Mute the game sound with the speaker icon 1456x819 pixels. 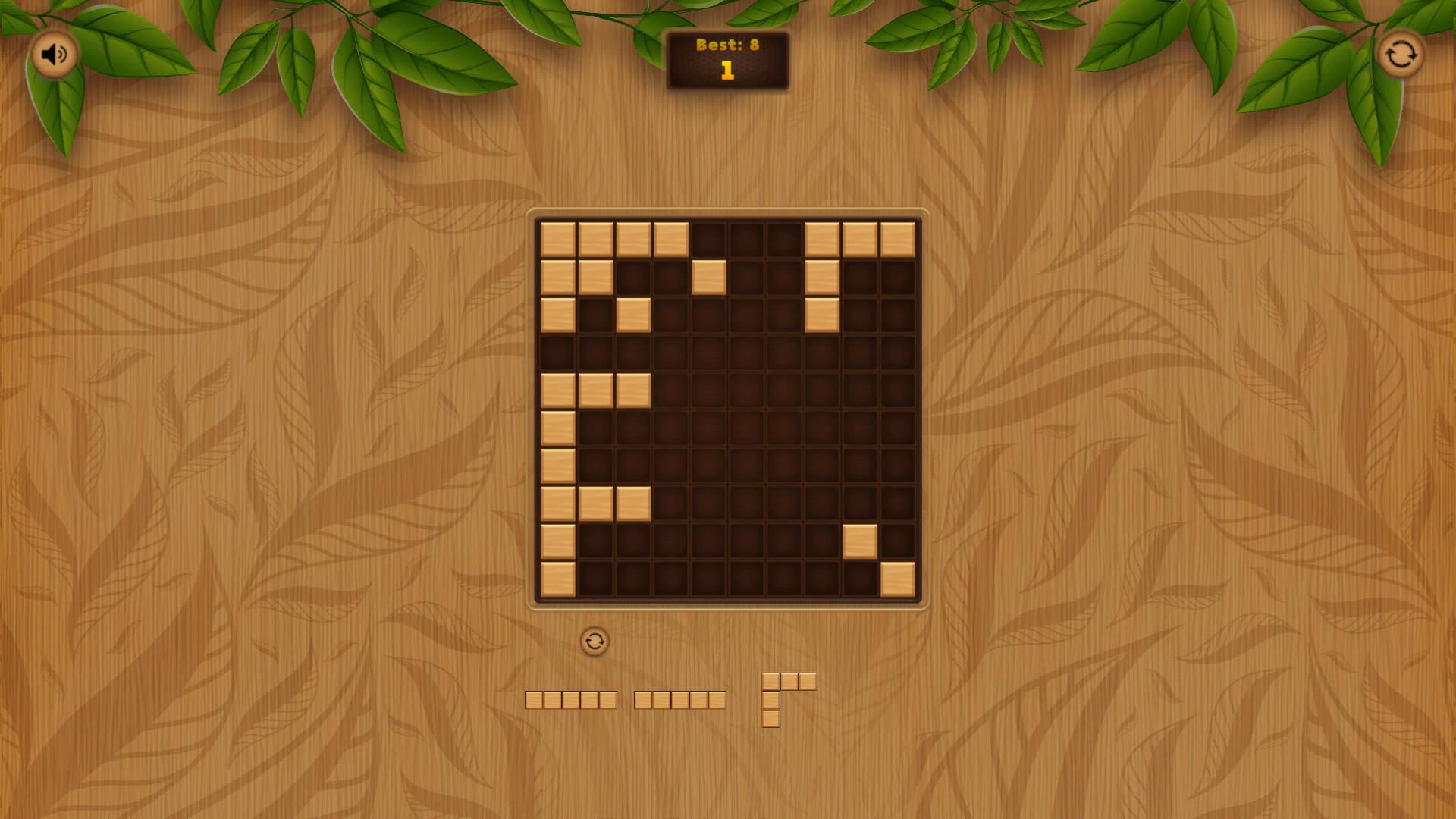point(53,53)
